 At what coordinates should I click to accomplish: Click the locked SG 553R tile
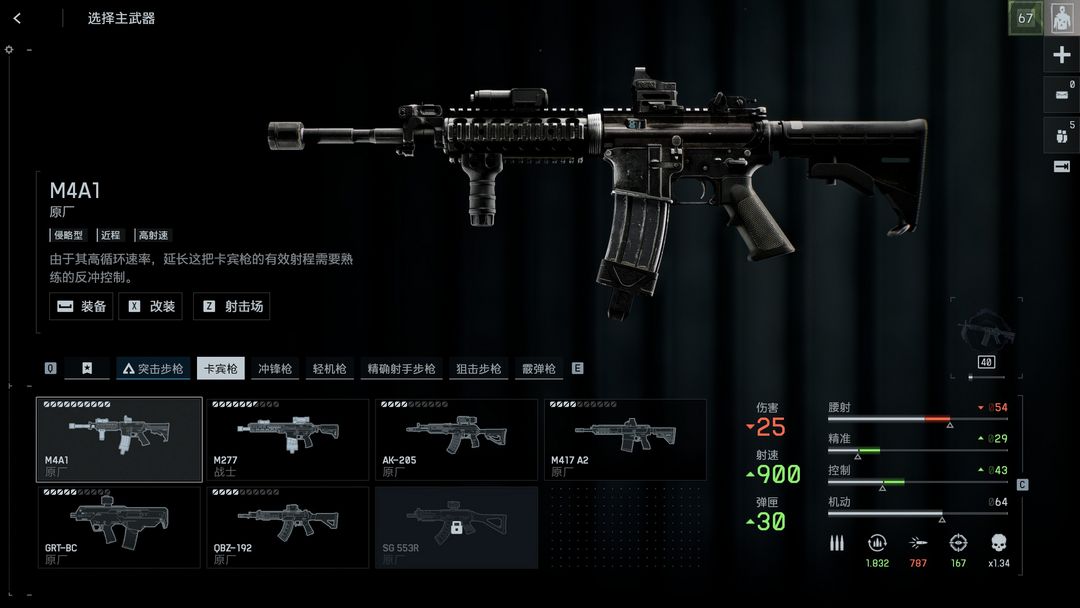[x=457, y=527]
